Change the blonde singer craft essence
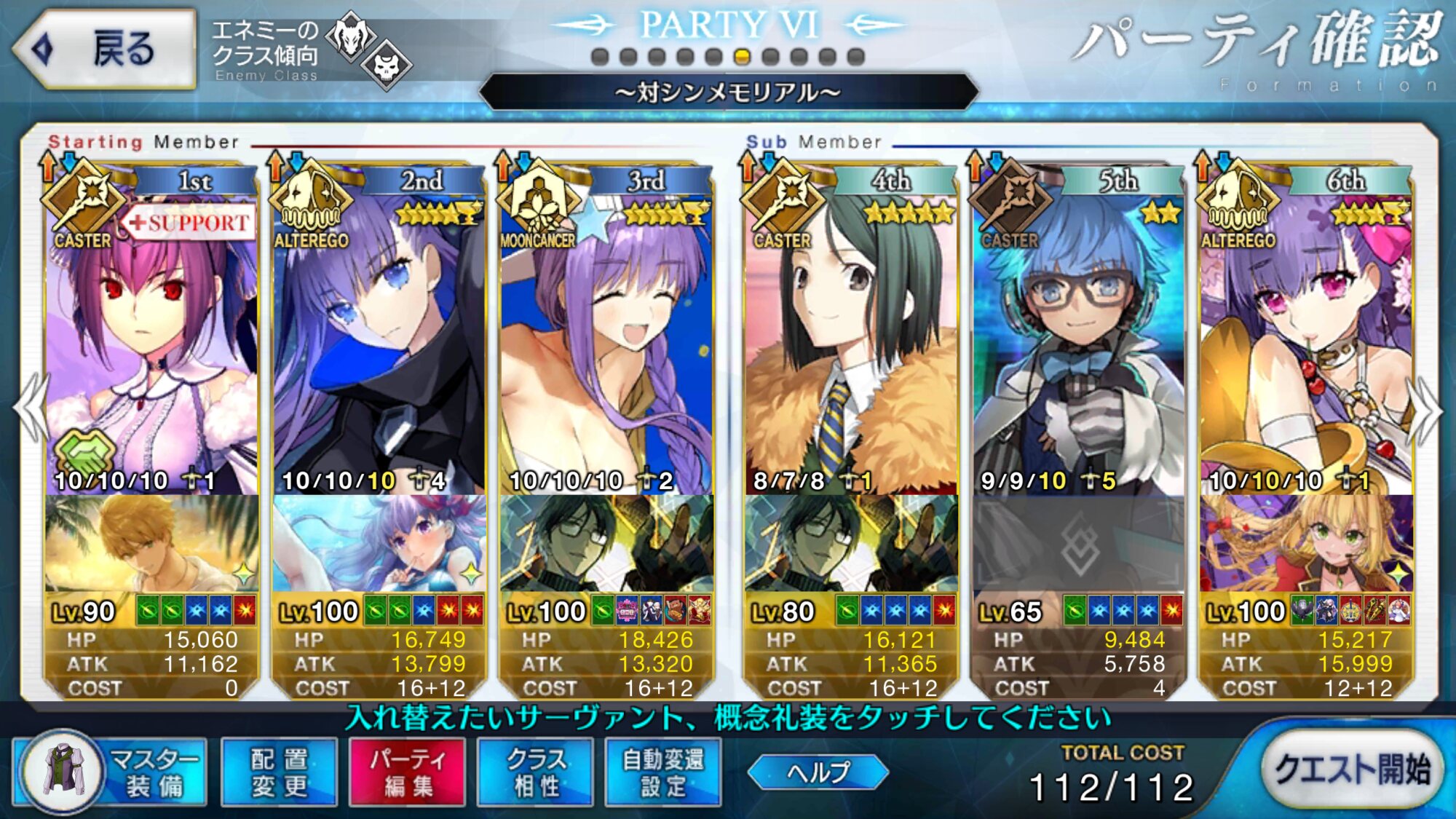Image resolution: width=1456 pixels, height=819 pixels. 1306,544
